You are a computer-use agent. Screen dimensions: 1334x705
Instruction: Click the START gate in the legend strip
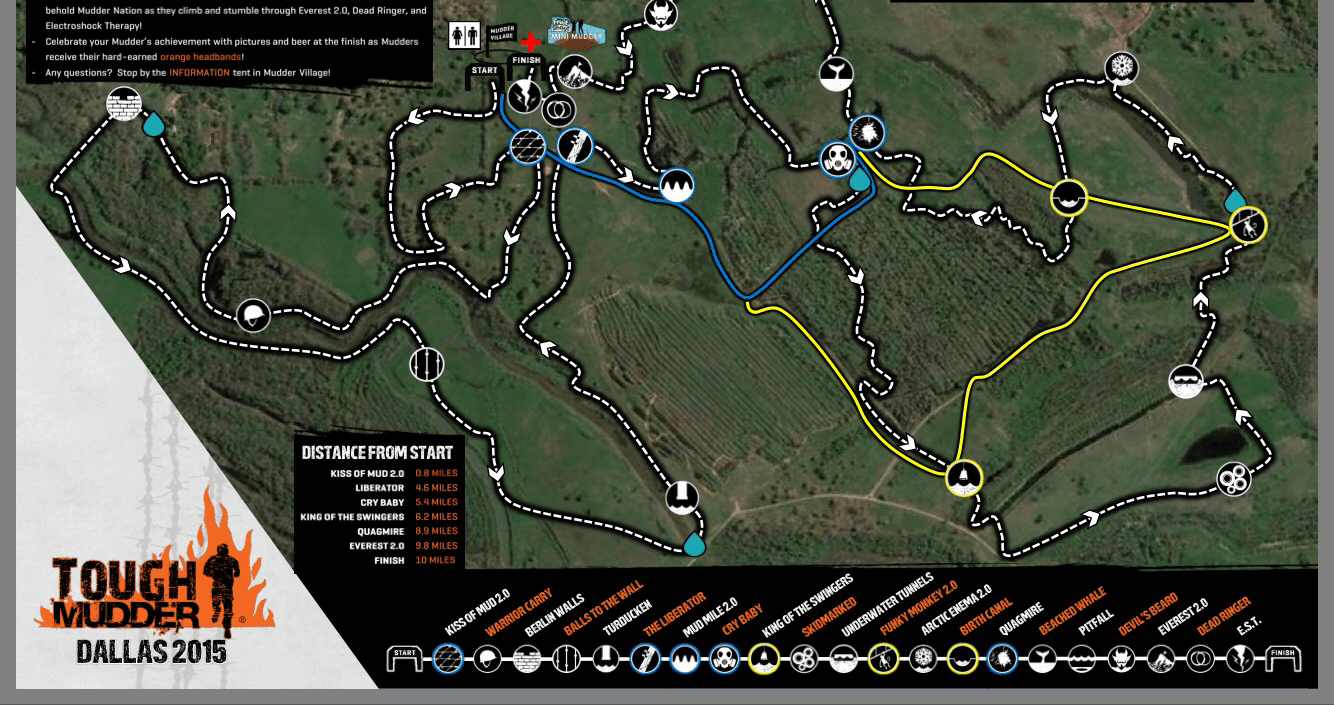pos(404,659)
